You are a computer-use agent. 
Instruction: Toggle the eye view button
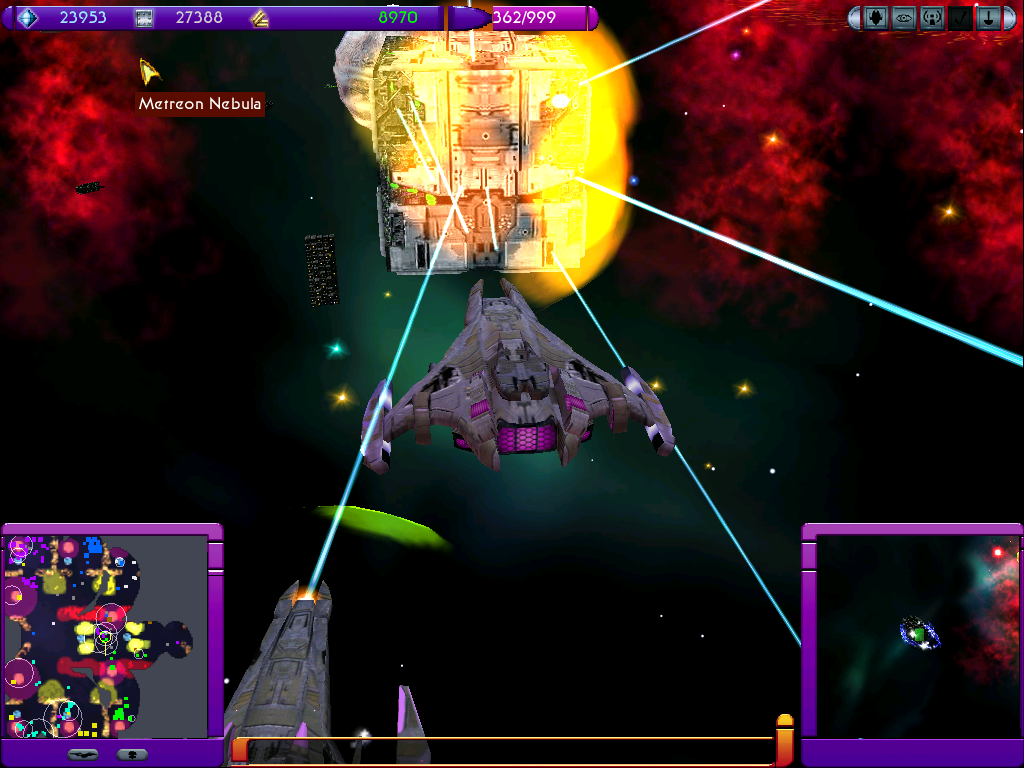point(904,18)
